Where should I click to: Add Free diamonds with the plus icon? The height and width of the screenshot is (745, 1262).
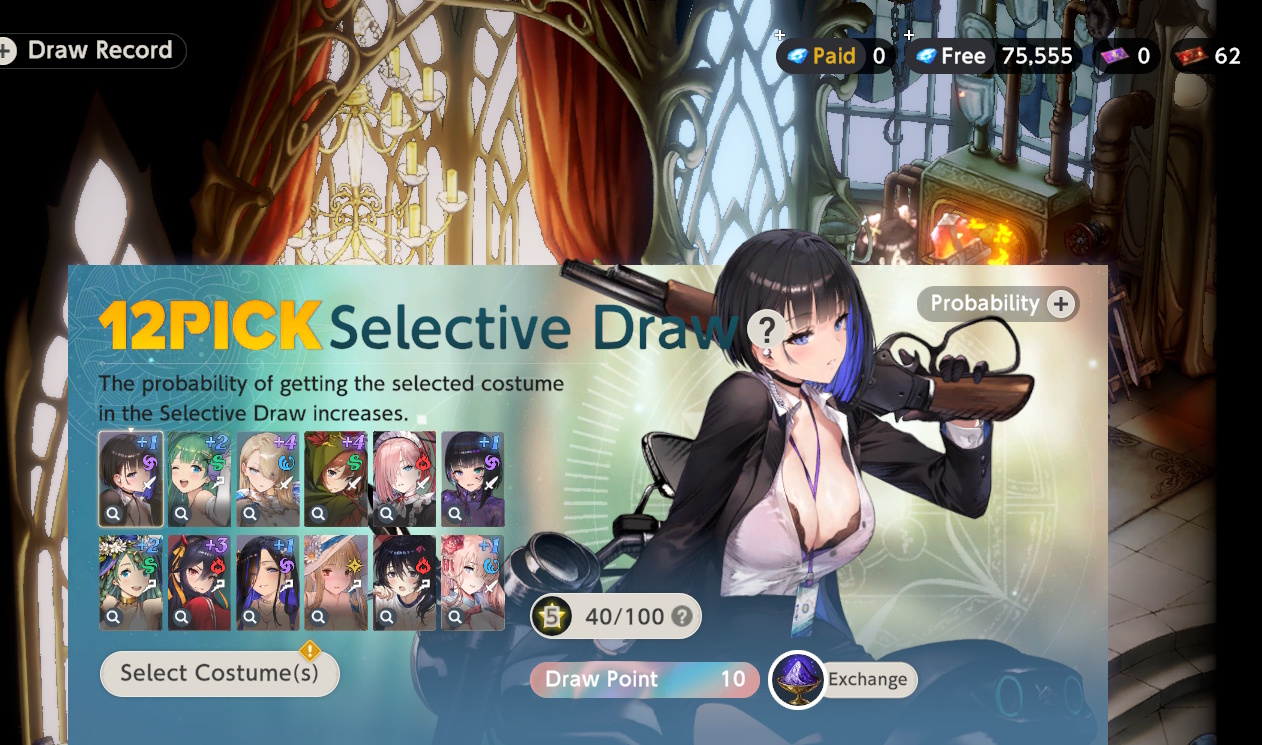(x=909, y=36)
